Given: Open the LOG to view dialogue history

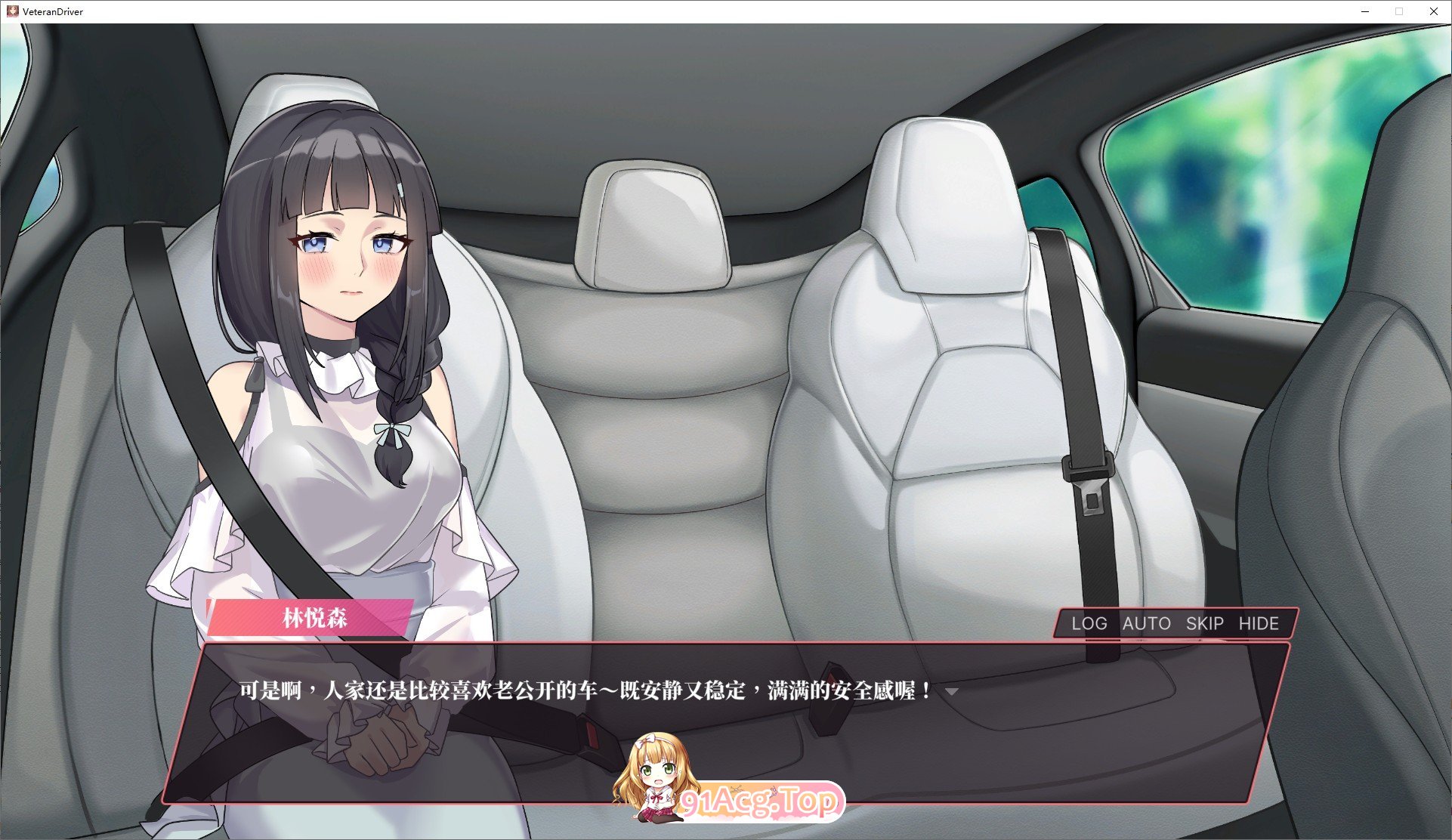Looking at the screenshot, I should 1088,623.
